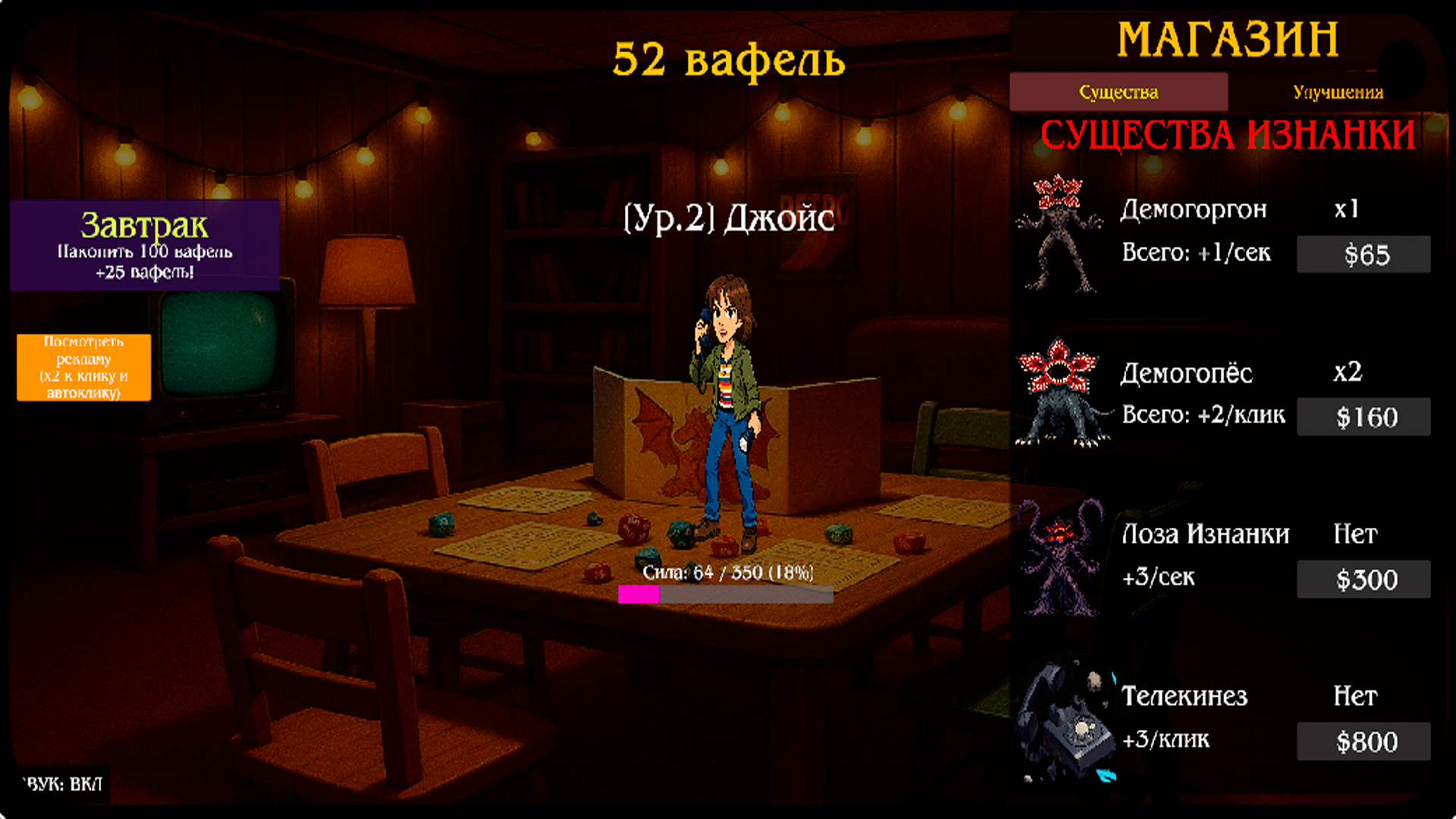Buy Лоза Изнанки for $300
This screenshot has height=819, width=1456.
pyautogui.click(x=1363, y=579)
